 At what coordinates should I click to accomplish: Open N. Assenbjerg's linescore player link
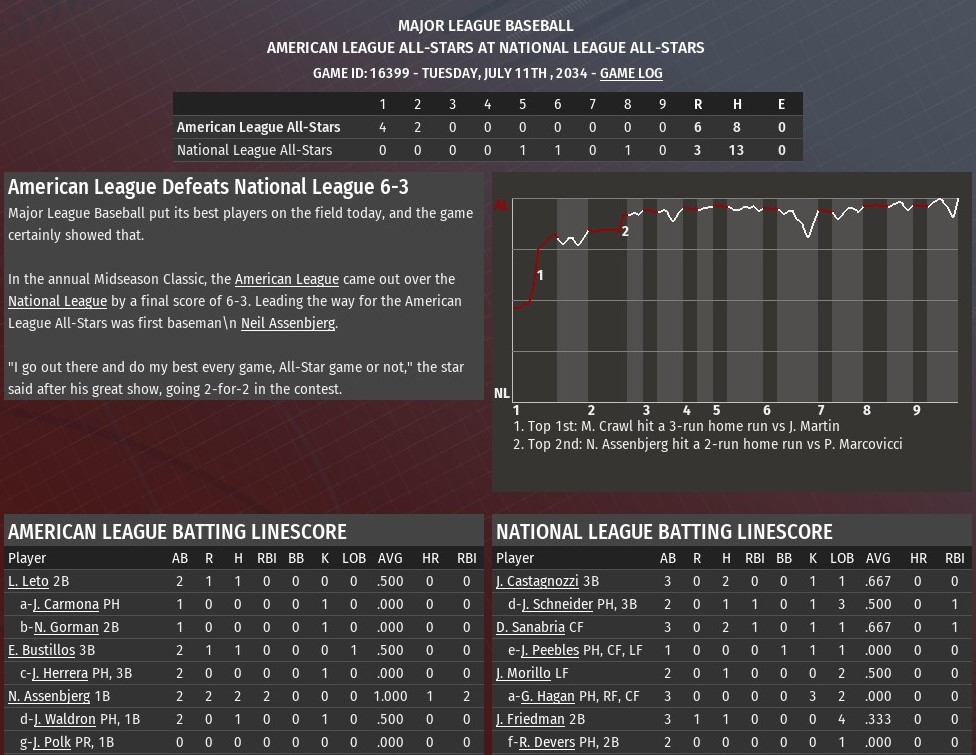point(49,696)
